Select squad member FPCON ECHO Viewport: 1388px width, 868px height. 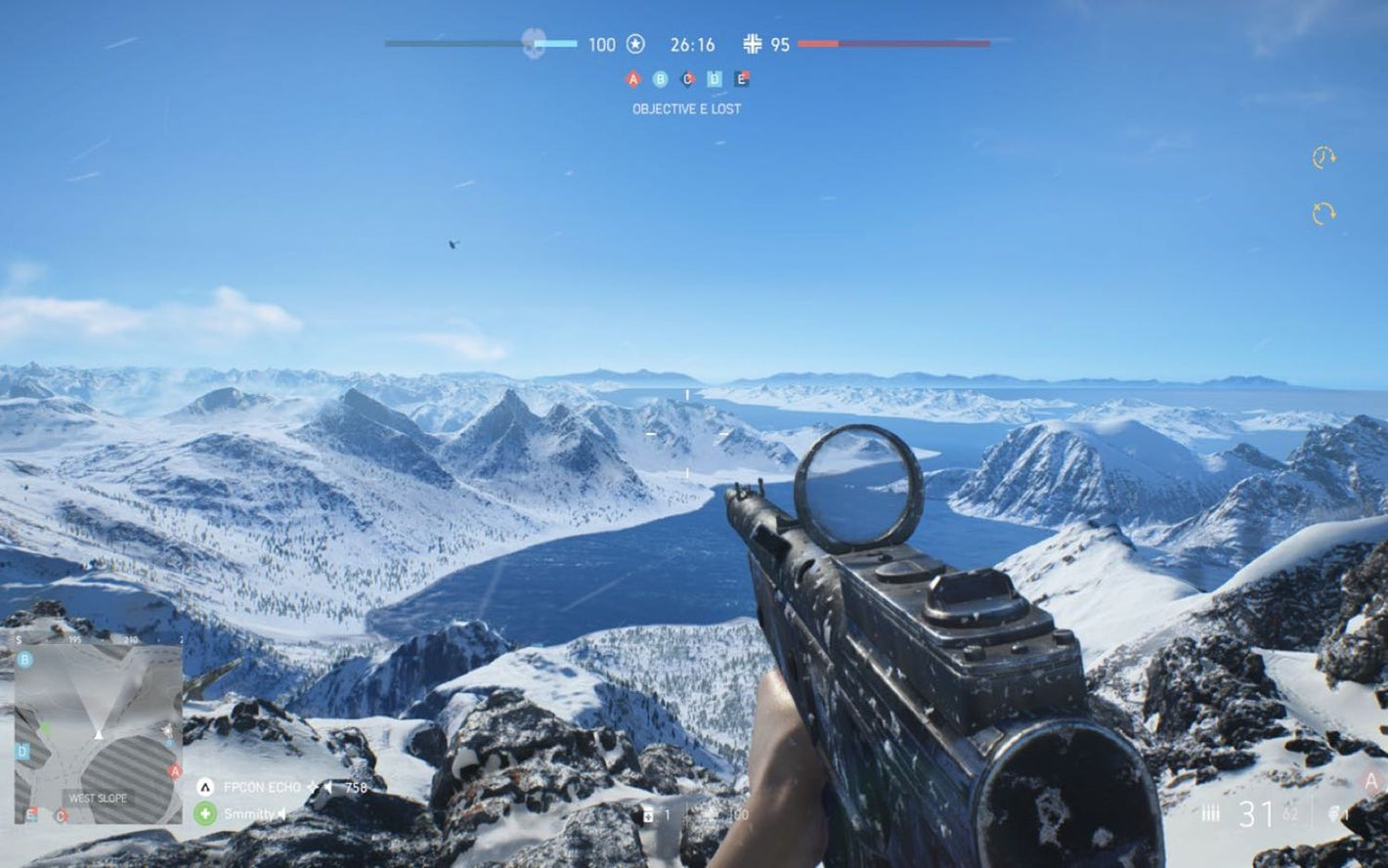click(262, 788)
